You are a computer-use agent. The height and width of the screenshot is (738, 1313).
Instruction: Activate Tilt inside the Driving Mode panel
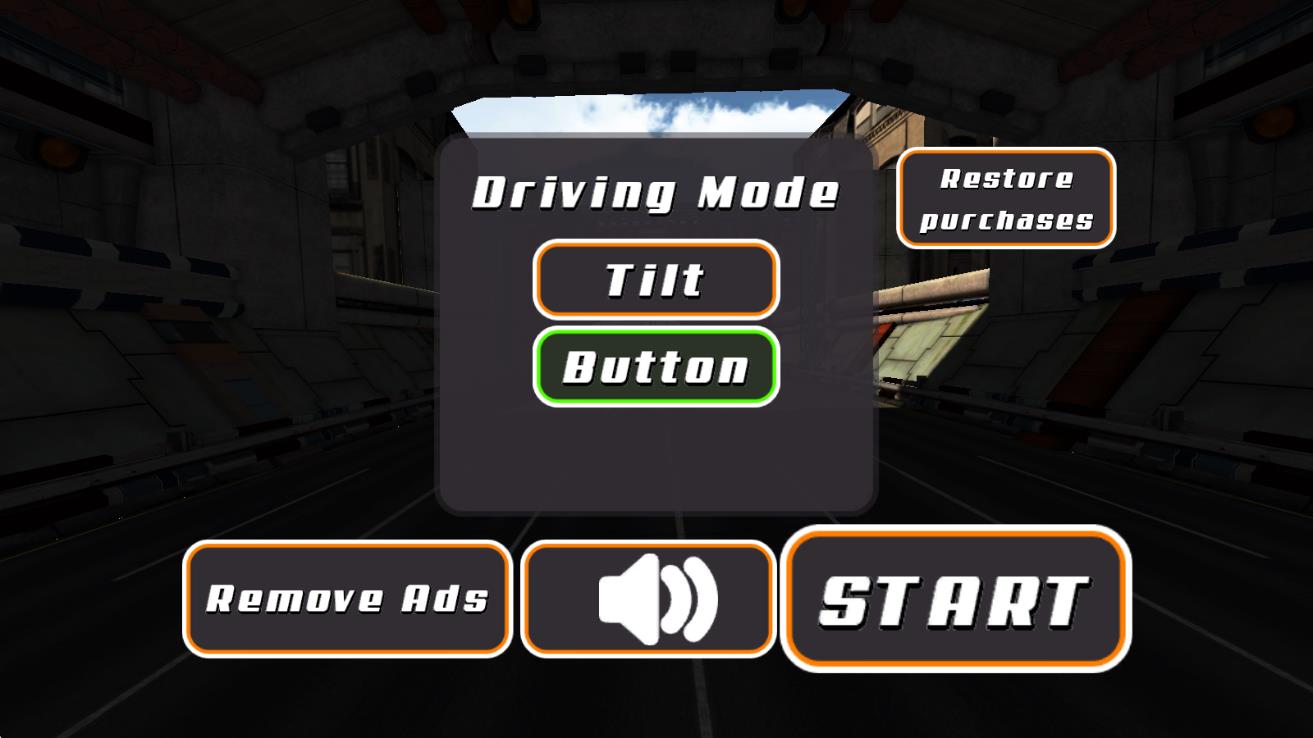point(655,280)
